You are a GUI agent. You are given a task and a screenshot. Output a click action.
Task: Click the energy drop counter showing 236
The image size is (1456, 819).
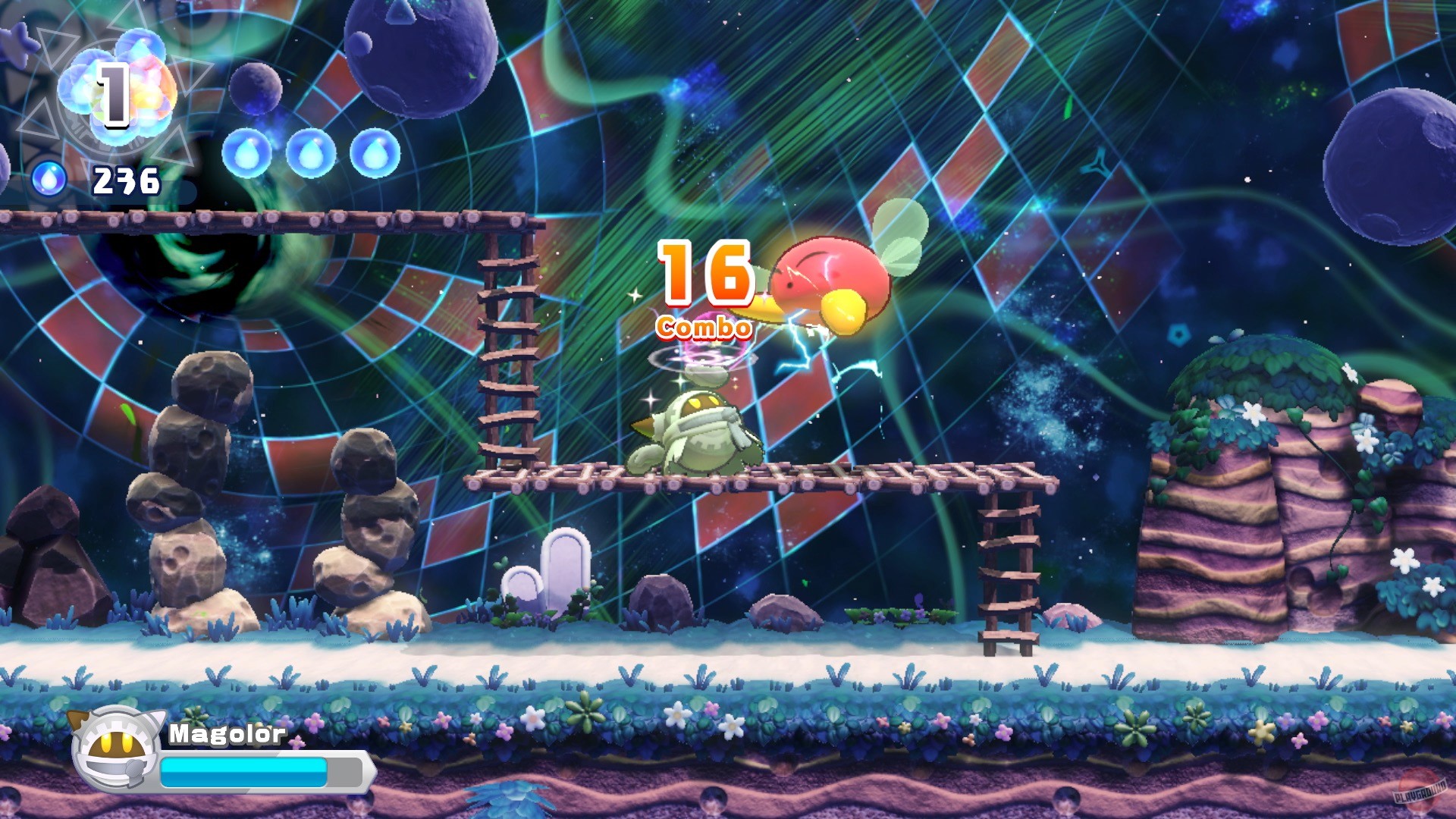[x=125, y=180]
